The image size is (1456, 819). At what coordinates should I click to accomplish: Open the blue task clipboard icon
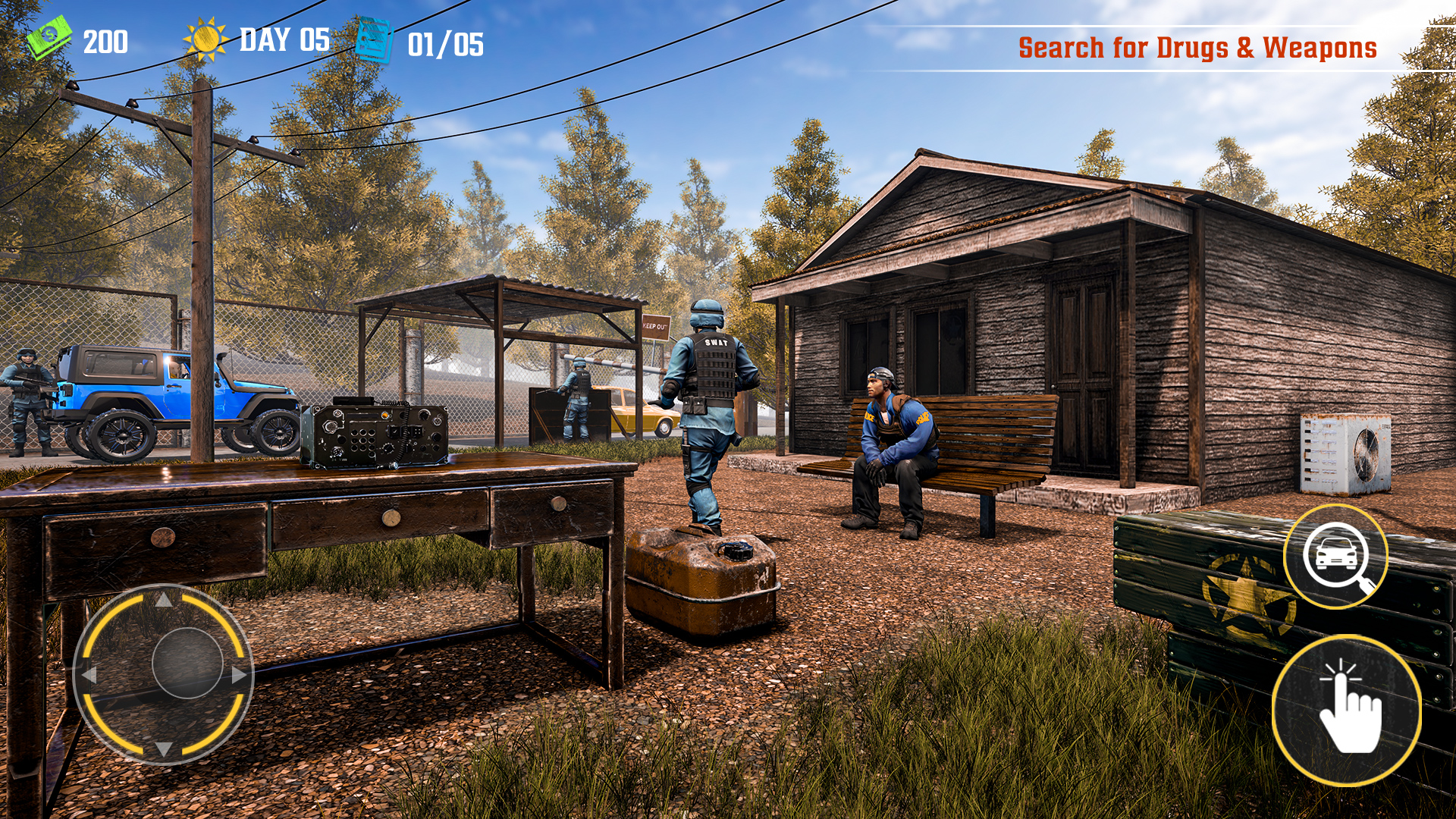(373, 39)
